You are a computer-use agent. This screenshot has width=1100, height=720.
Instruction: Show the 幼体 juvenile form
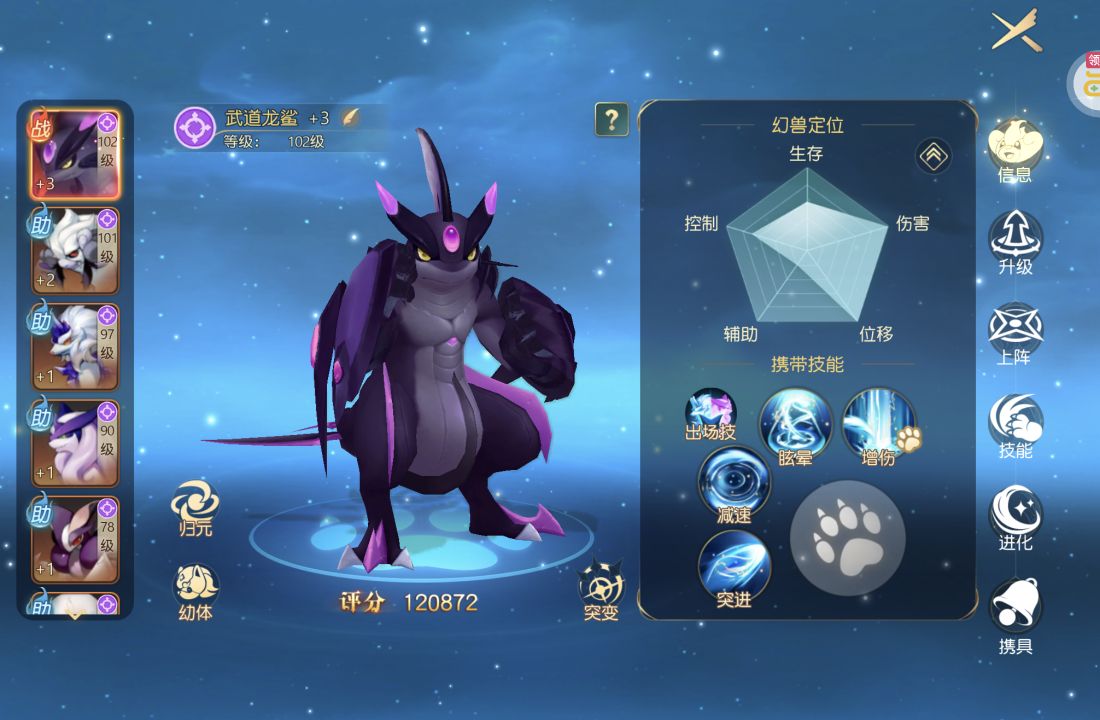(195, 590)
